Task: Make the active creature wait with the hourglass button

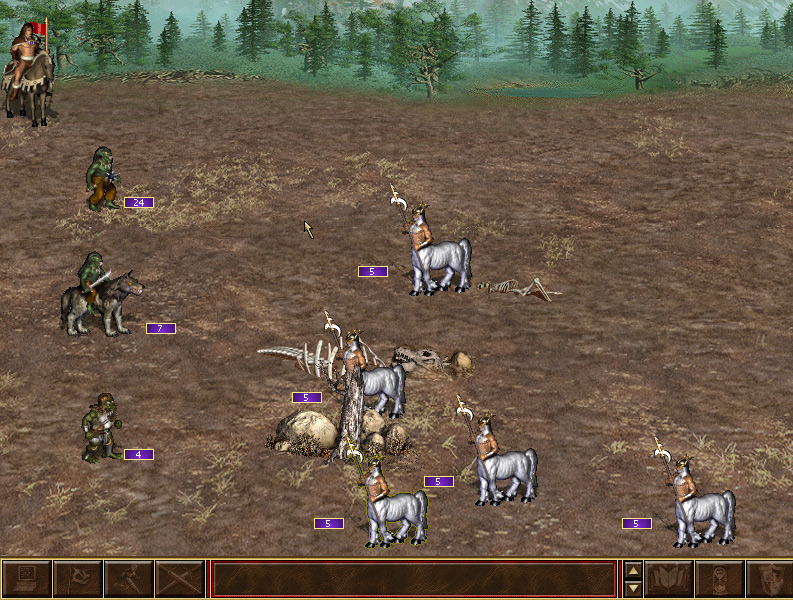Action: [719, 579]
